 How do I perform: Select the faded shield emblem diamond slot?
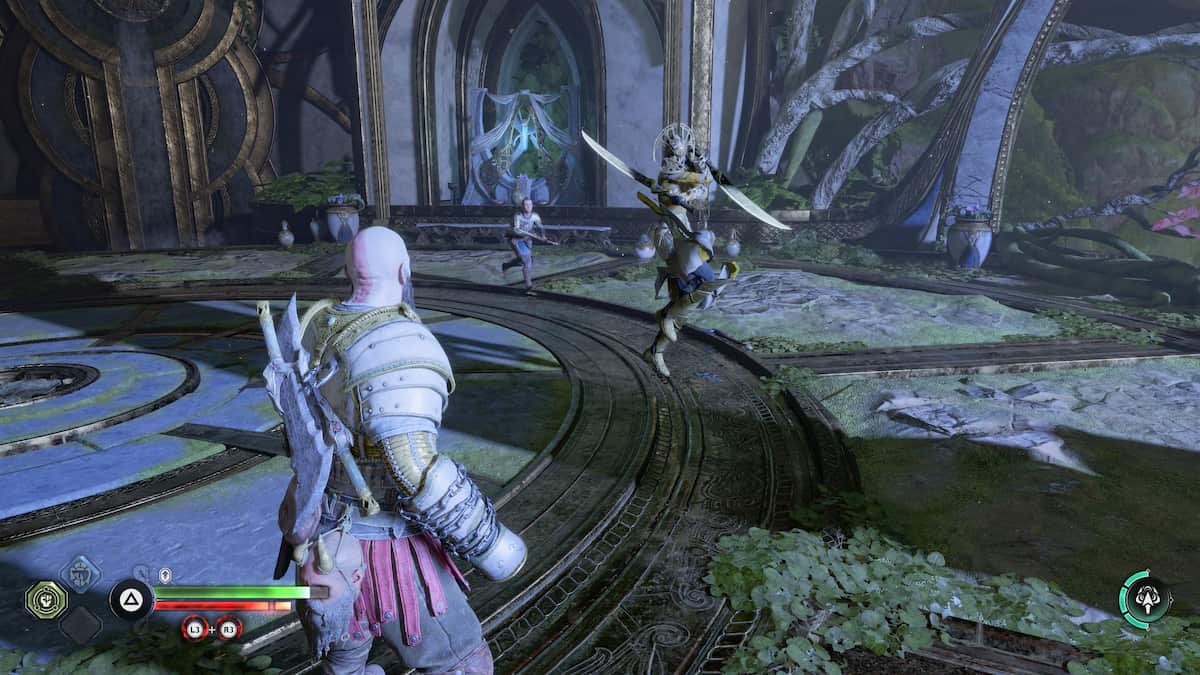tap(80, 573)
